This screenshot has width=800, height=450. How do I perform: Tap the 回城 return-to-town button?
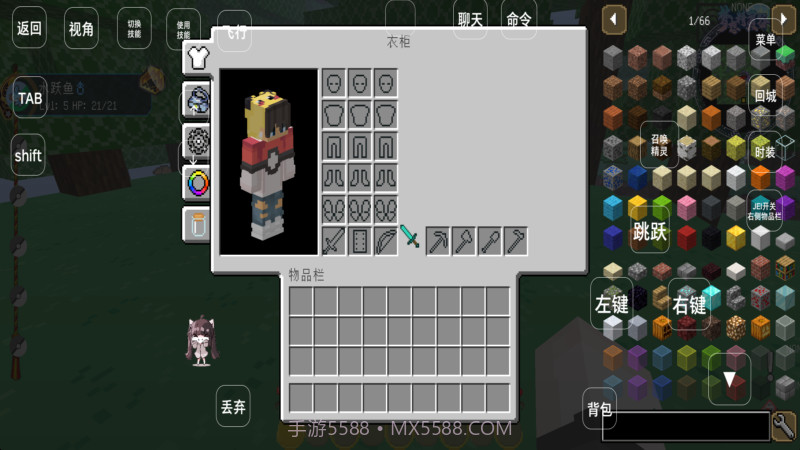[765, 97]
